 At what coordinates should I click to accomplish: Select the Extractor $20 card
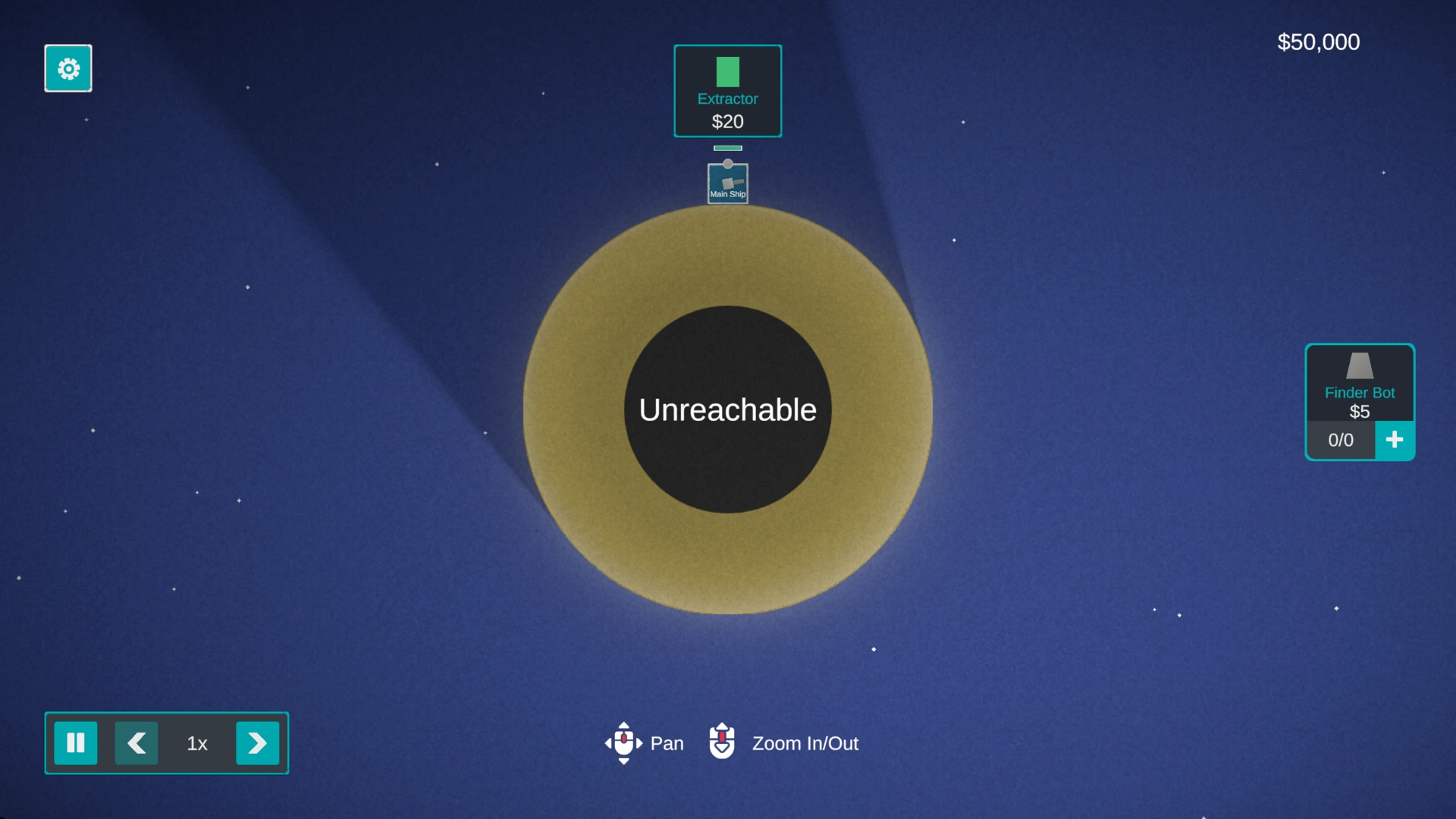[x=727, y=91]
